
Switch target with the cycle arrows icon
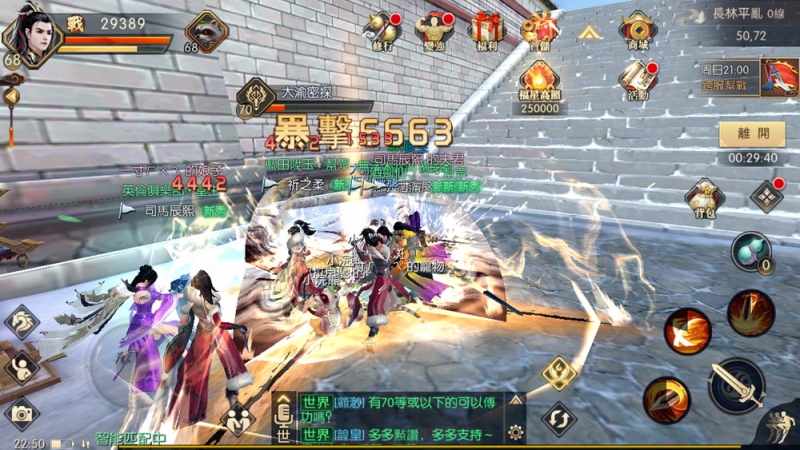click(558, 417)
